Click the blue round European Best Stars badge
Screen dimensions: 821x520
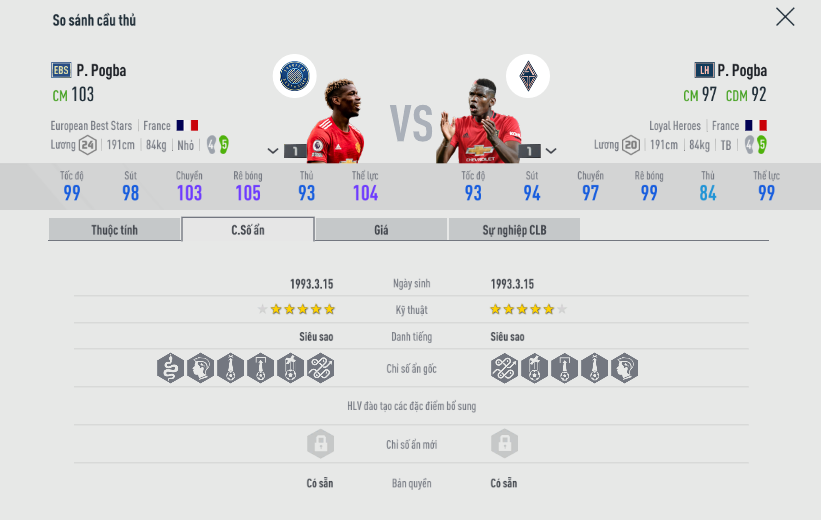click(x=295, y=76)
